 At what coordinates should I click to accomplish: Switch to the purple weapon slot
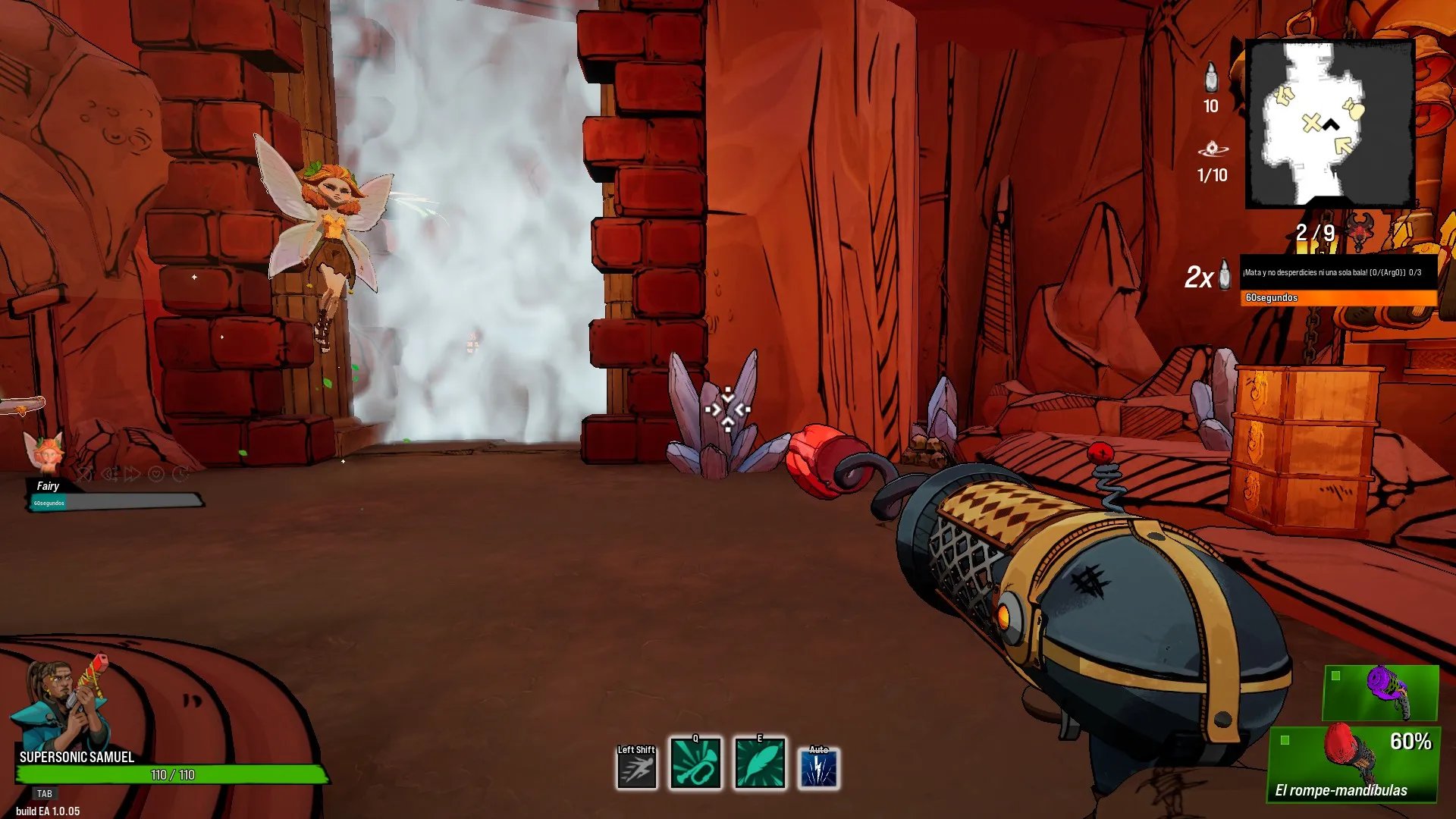point(1380,692)
